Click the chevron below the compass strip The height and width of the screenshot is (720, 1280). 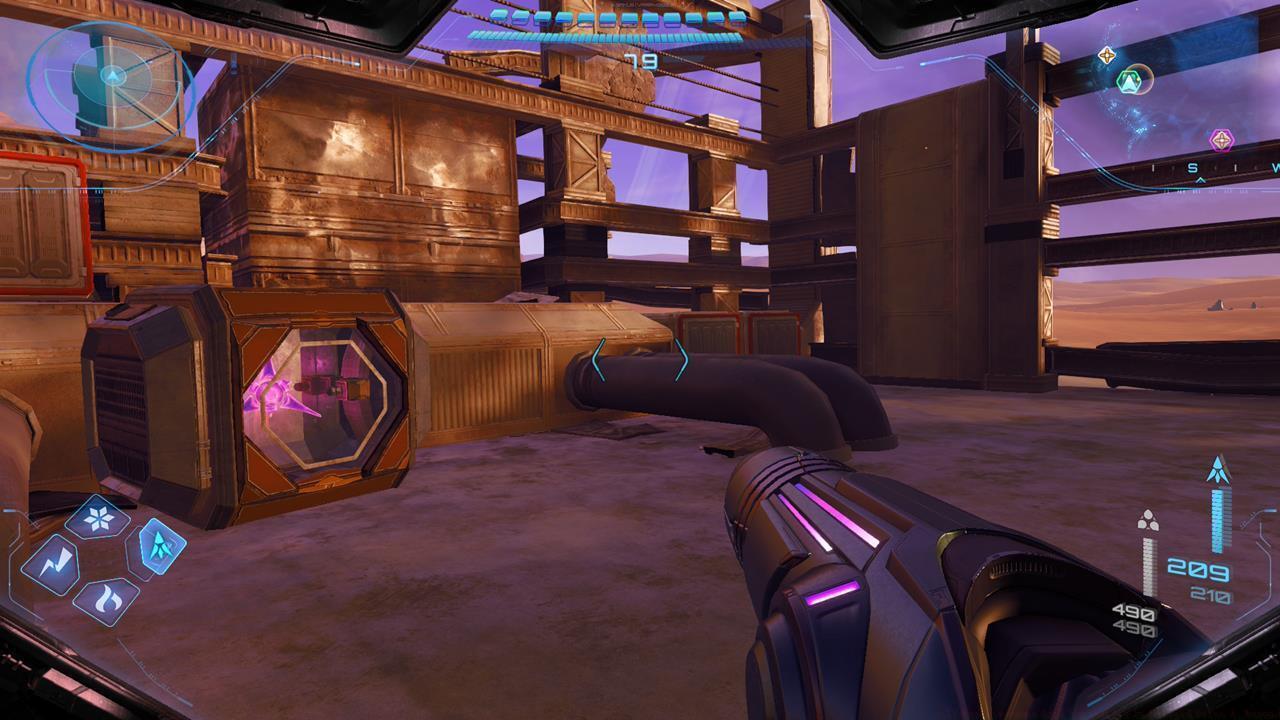coord(1201,179)
